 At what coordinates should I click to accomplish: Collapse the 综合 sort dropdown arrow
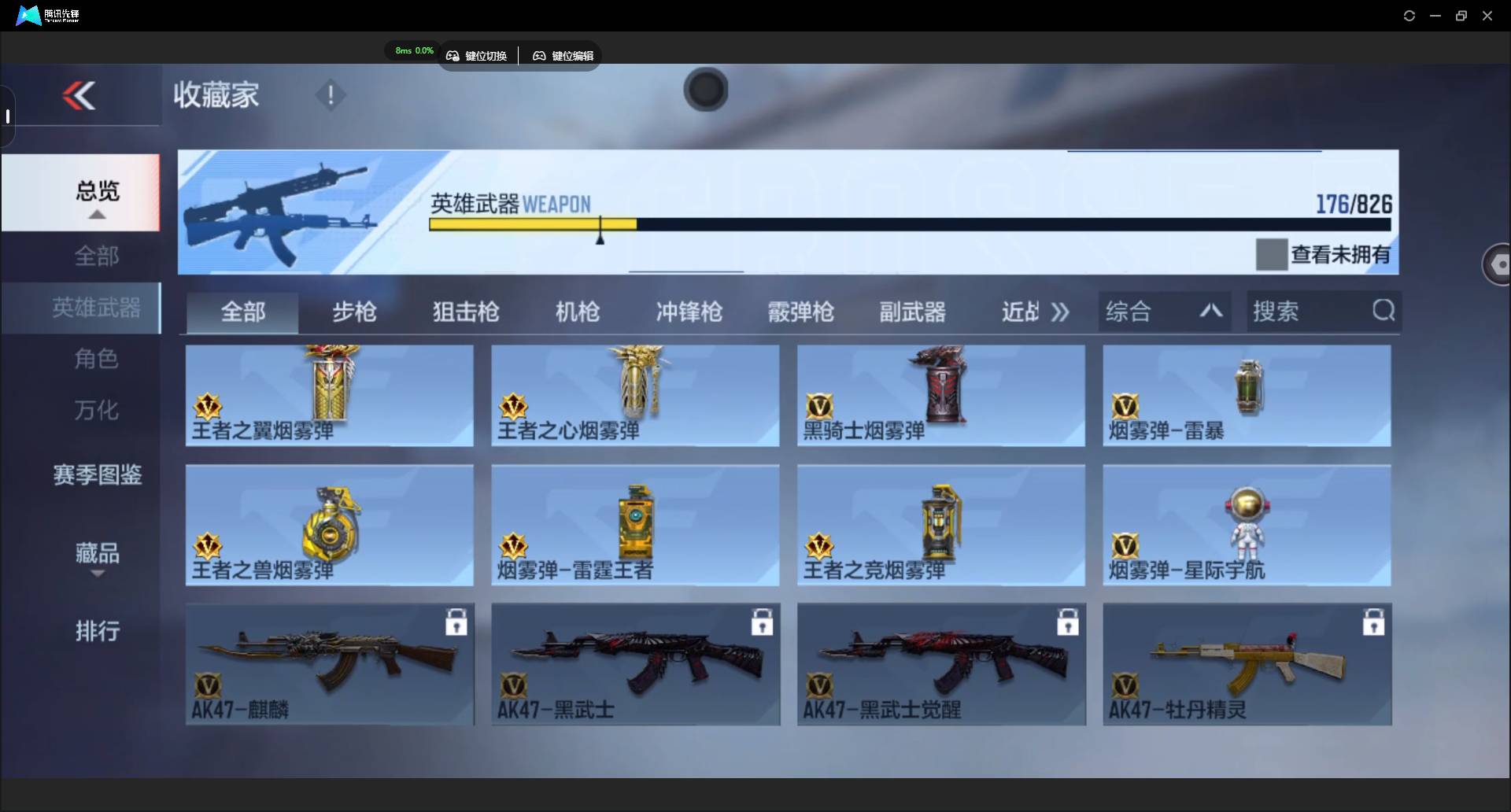(1210, 311)
